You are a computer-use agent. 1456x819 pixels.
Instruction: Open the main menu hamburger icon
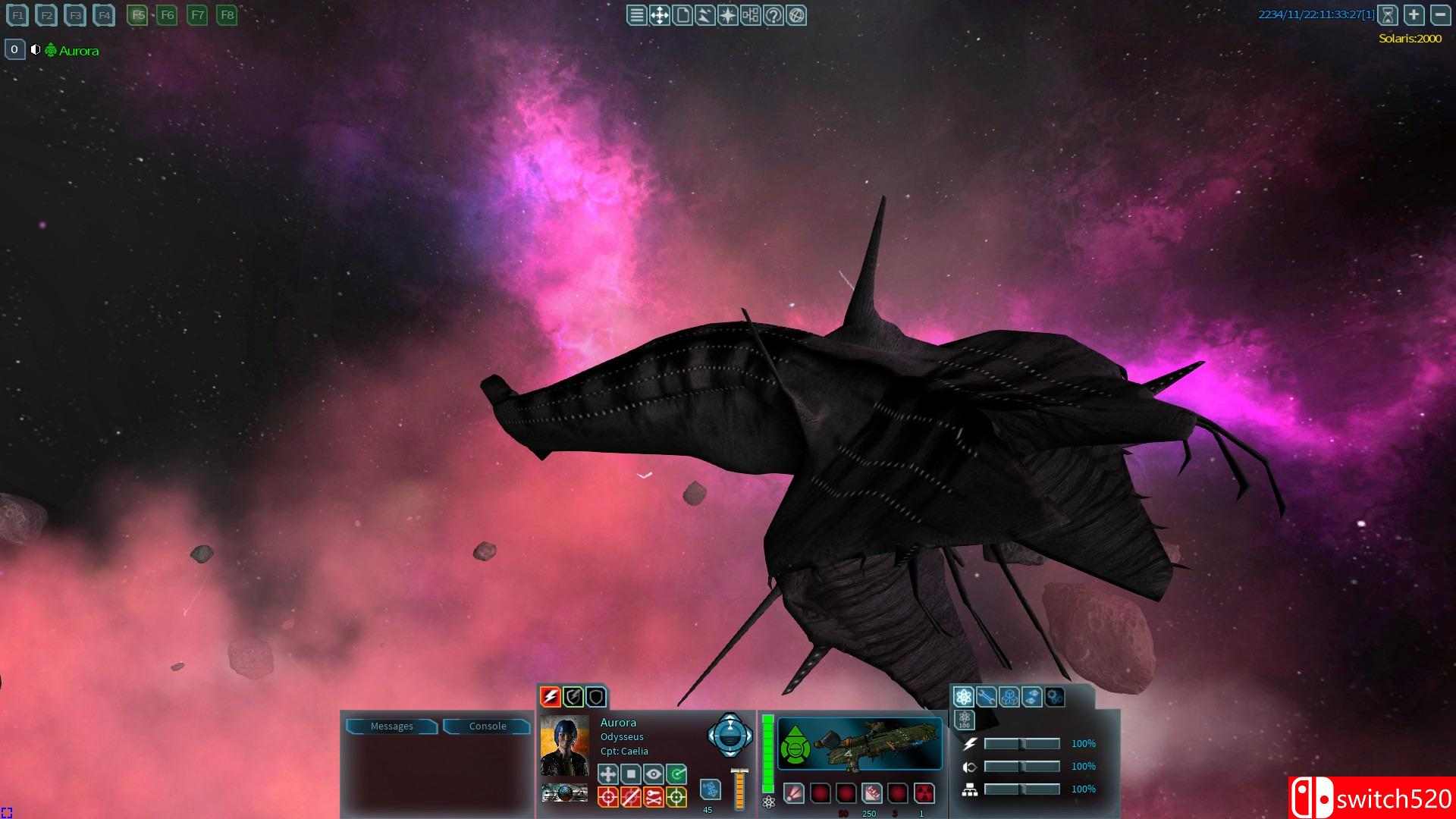click(x=635, y=15)
